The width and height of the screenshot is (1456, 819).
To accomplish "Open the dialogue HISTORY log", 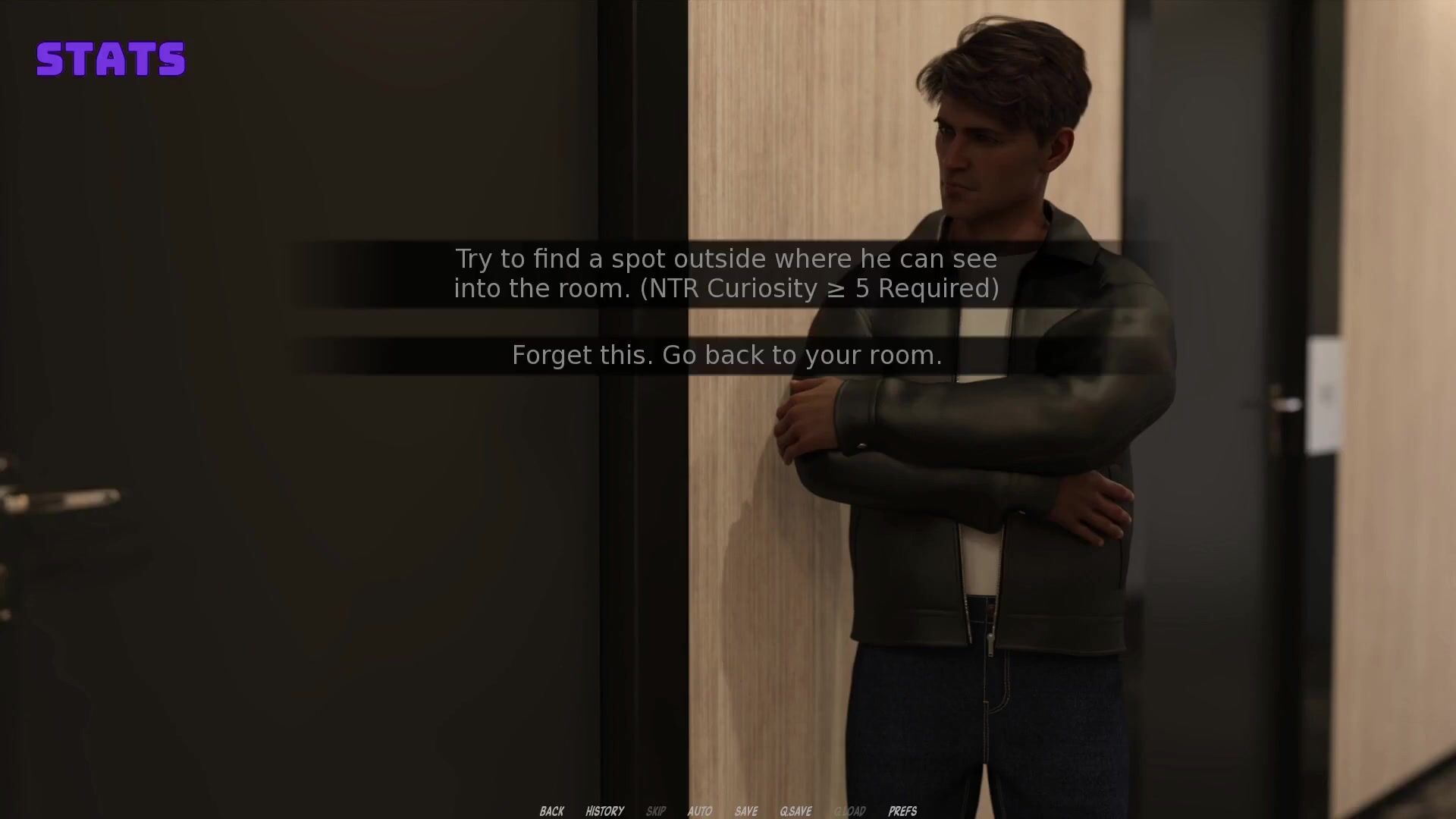I will [604, 811].
